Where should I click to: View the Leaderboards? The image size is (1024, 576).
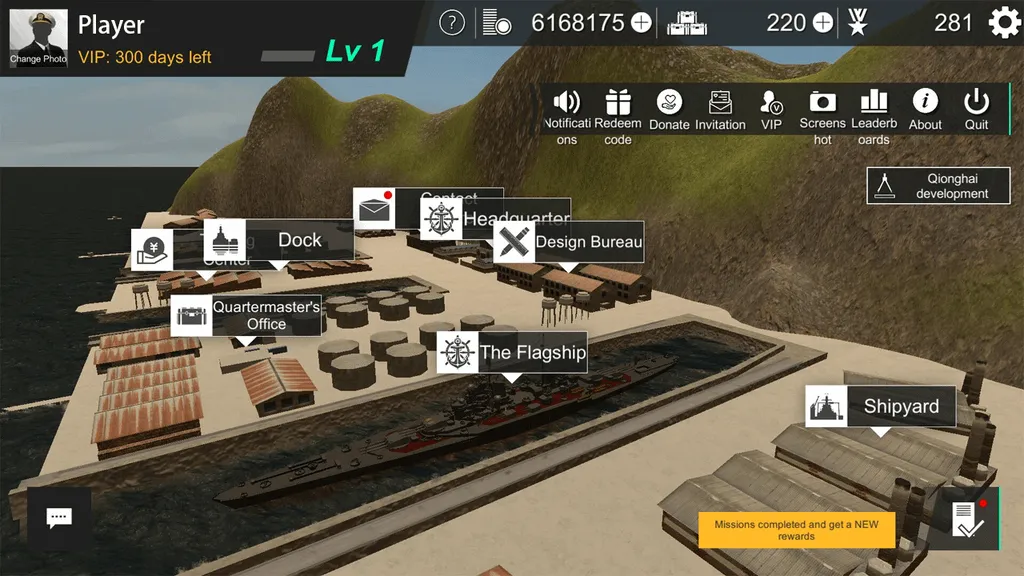pyautogui.click(x=874, y=114)
